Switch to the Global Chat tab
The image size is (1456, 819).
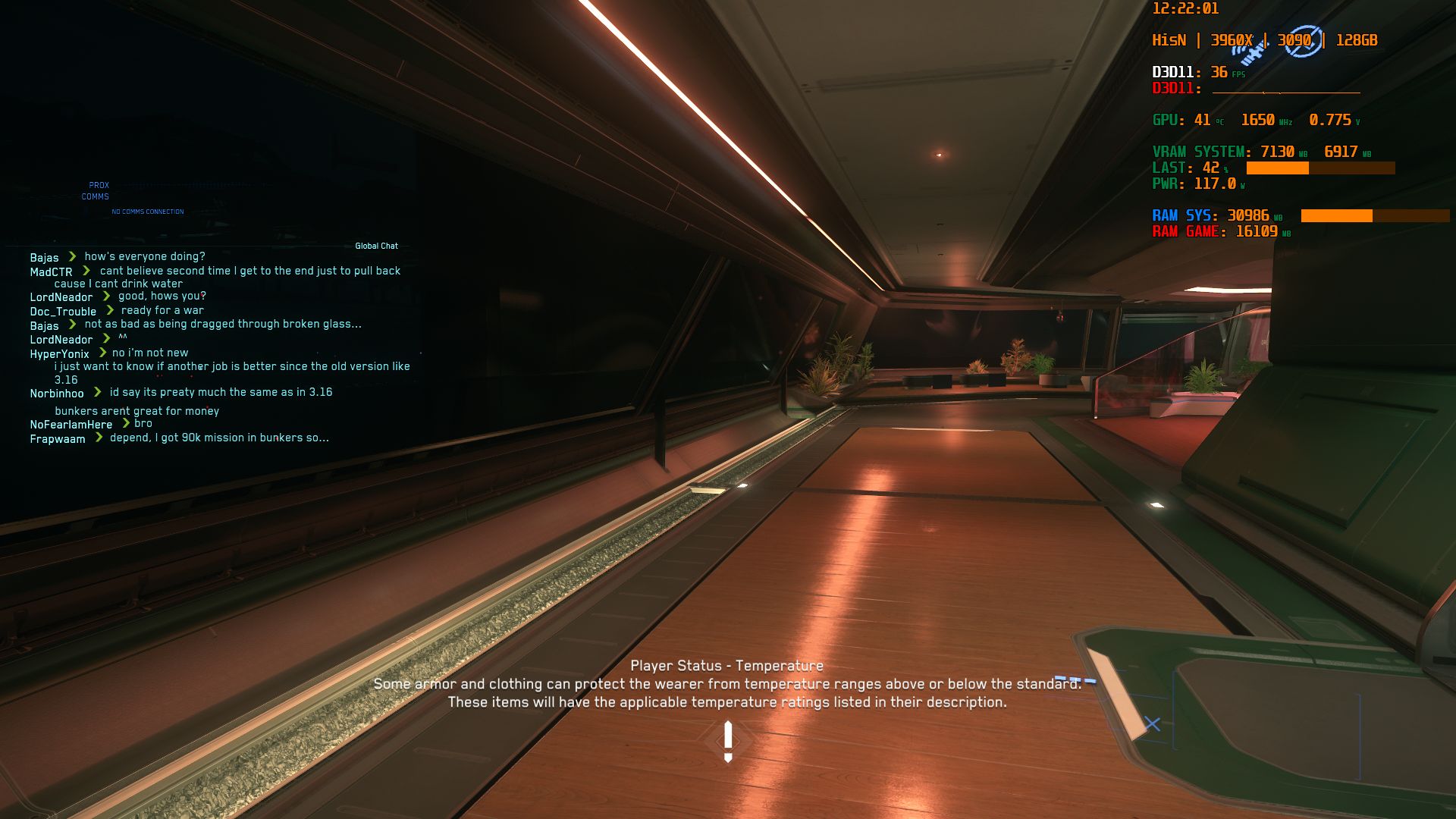tap(376, 246)
